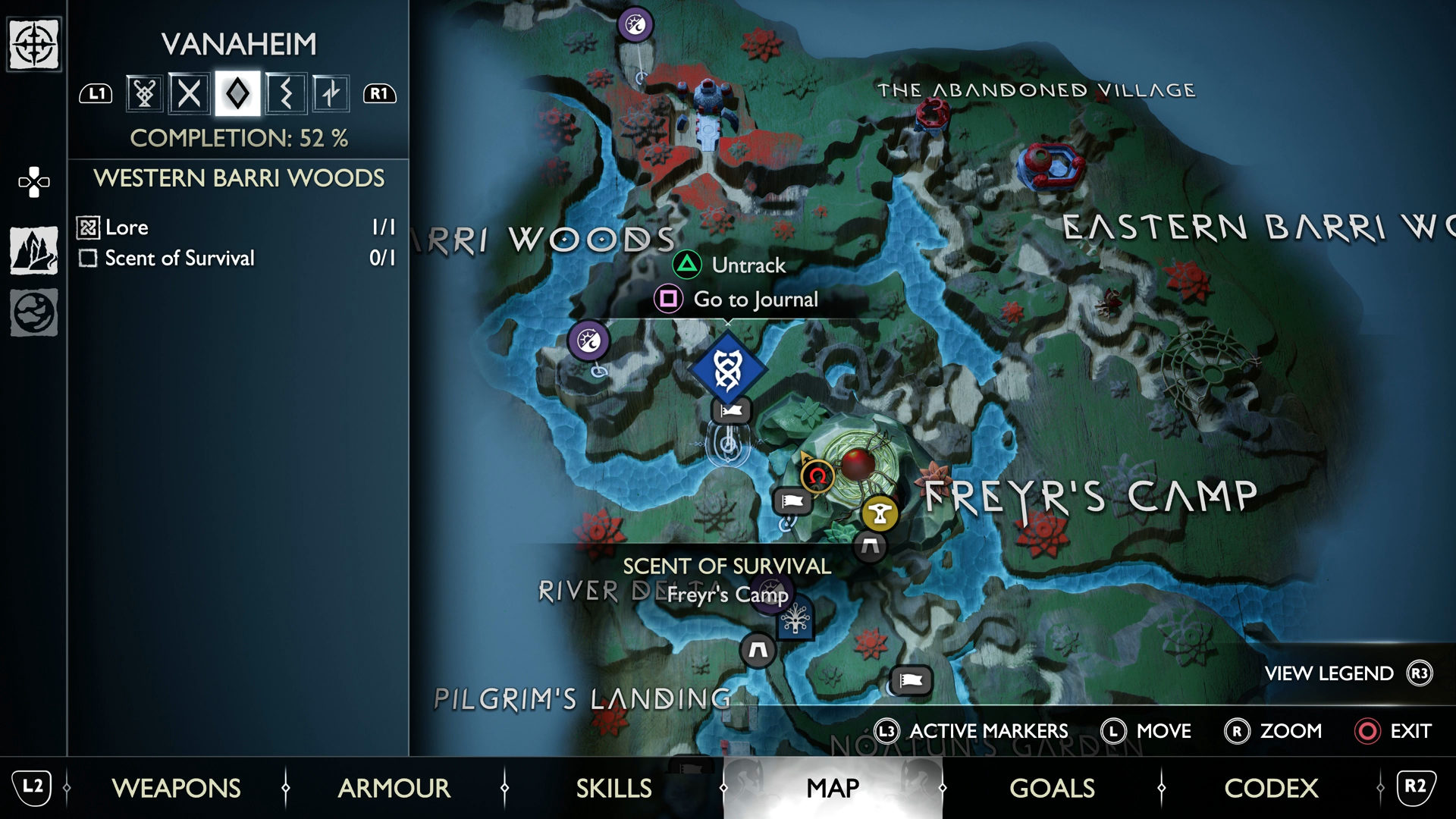Select the highlighted diamond rune realm tab
This screenshot has width=1456, height=819.
[237, 94]
